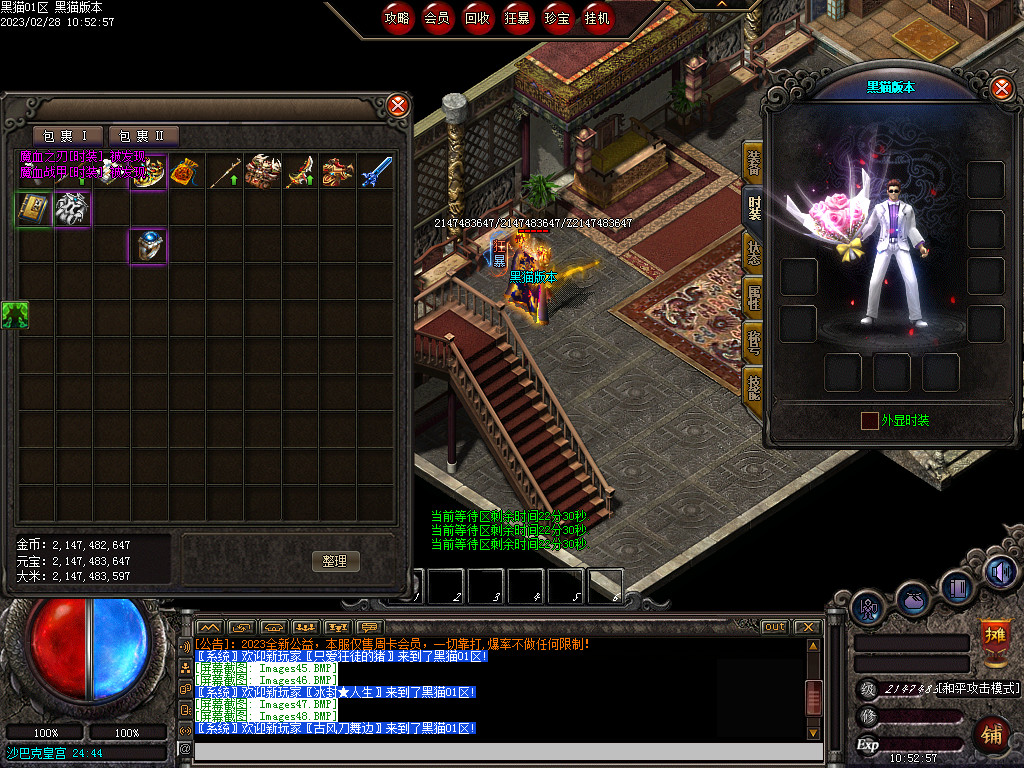Open the 攻略 guide menu
The height and width of the screenshot is (768, 1024).
pos(398,18)
